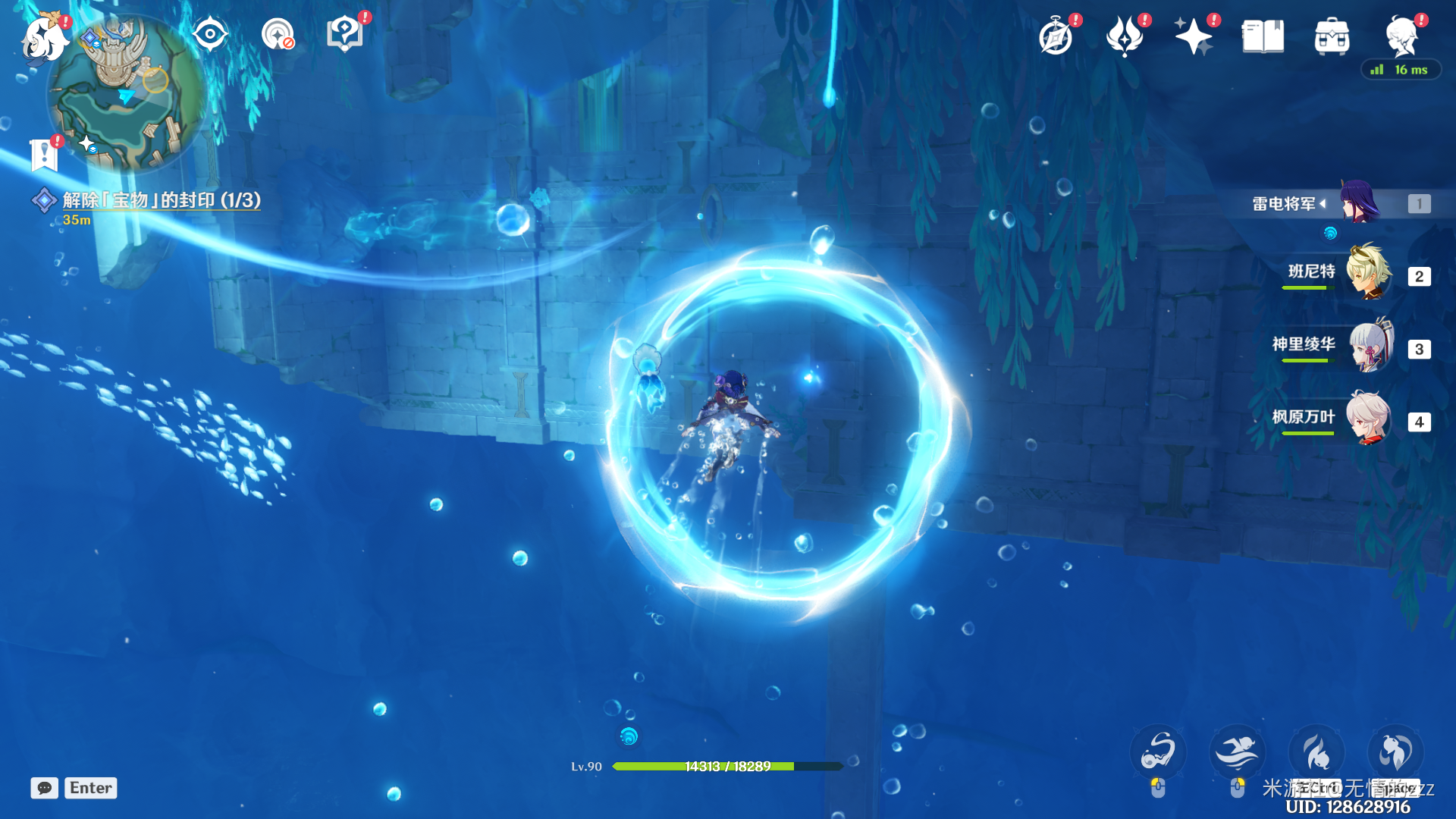This screenshot has height=819, width=1456.
Task: Open the question mark tutorial icon
Action: click(x=345, y=34)
